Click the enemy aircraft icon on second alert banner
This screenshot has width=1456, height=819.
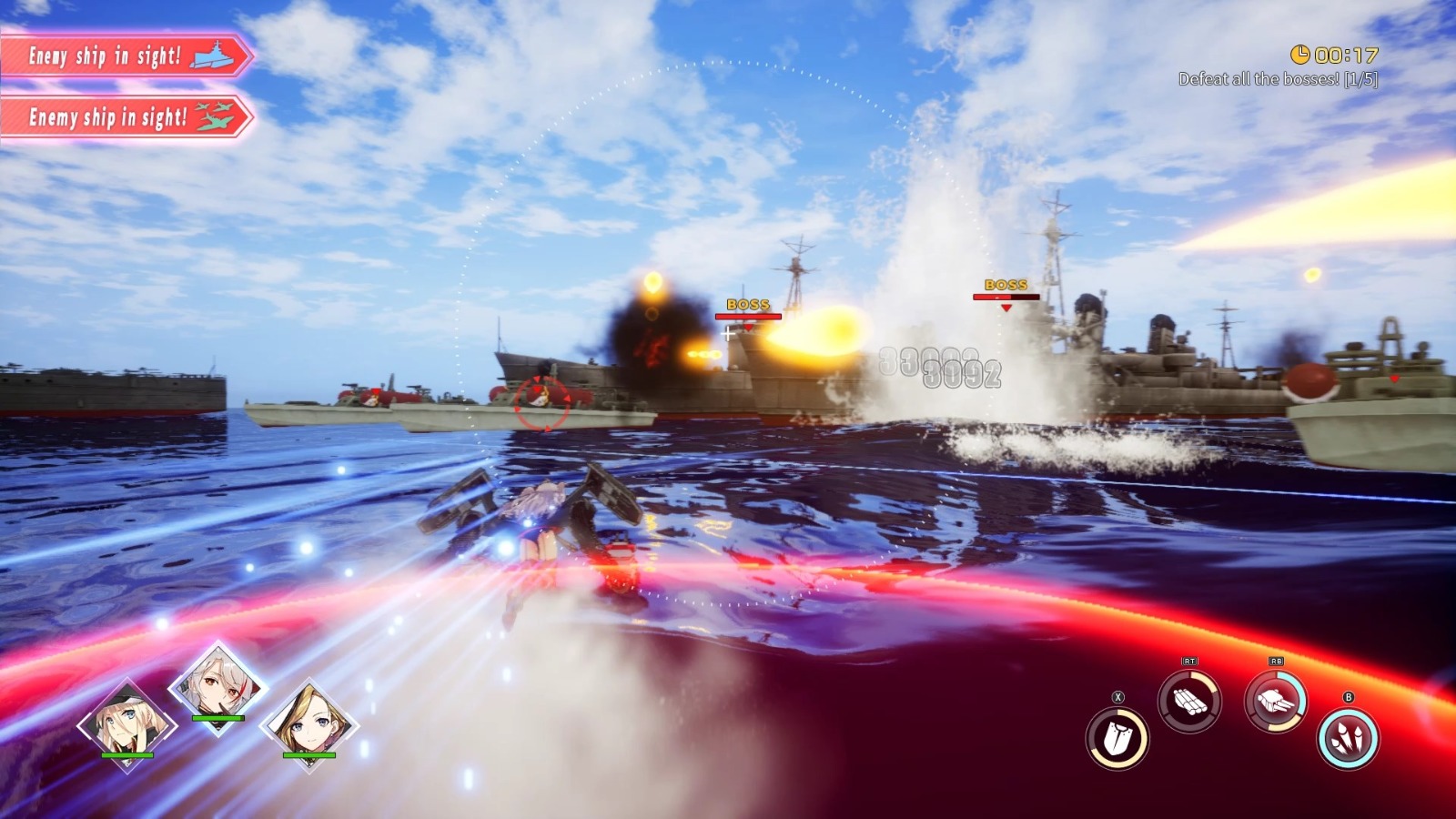click(213, 116)
